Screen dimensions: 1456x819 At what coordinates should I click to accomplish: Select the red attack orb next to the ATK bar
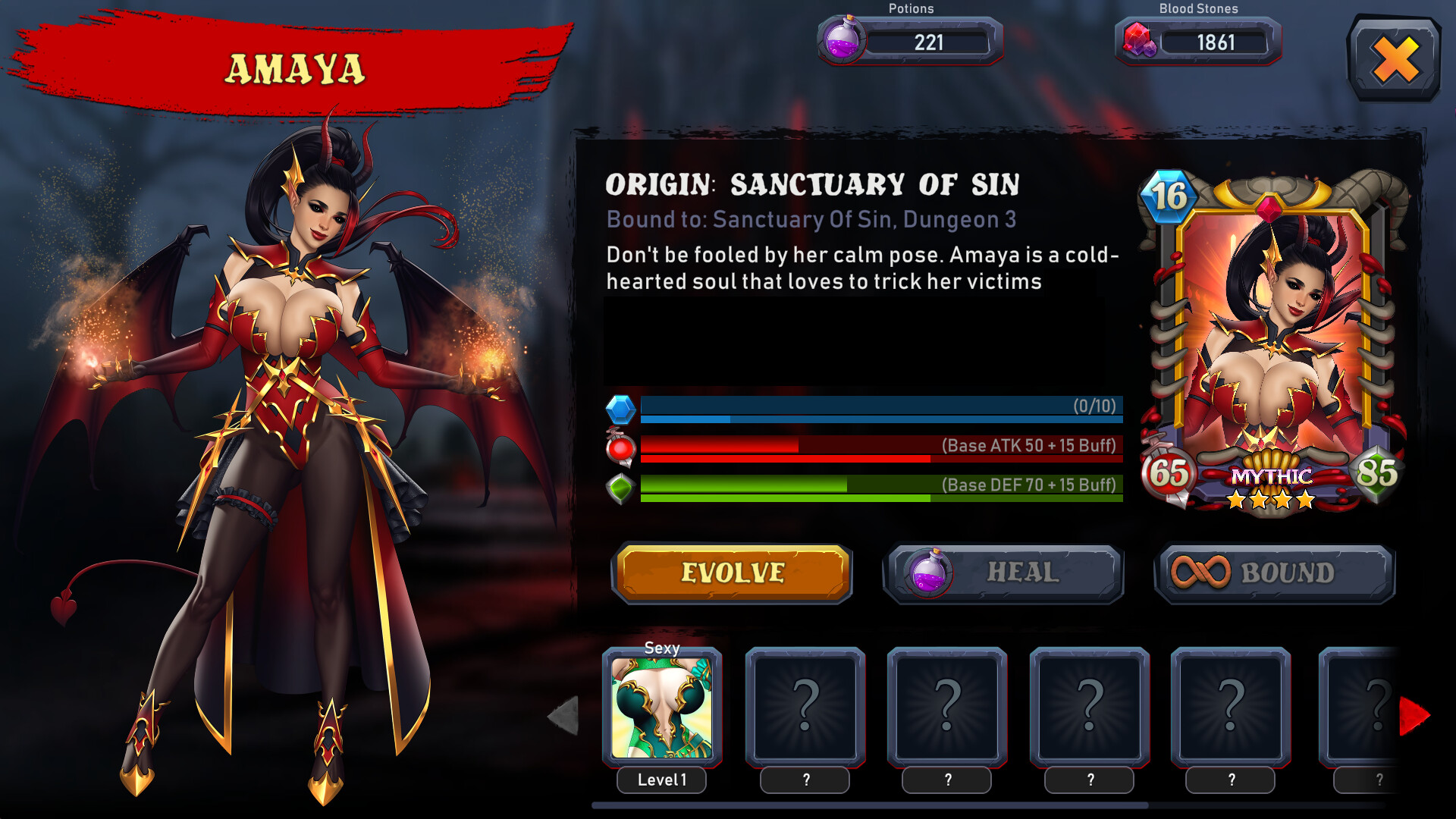(x=622, y=449)
